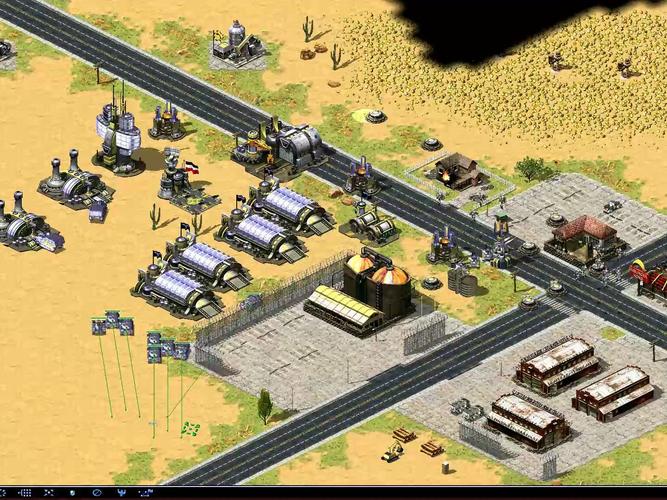
Task: Select the waypoint path command icon
Action: [146, 493]
